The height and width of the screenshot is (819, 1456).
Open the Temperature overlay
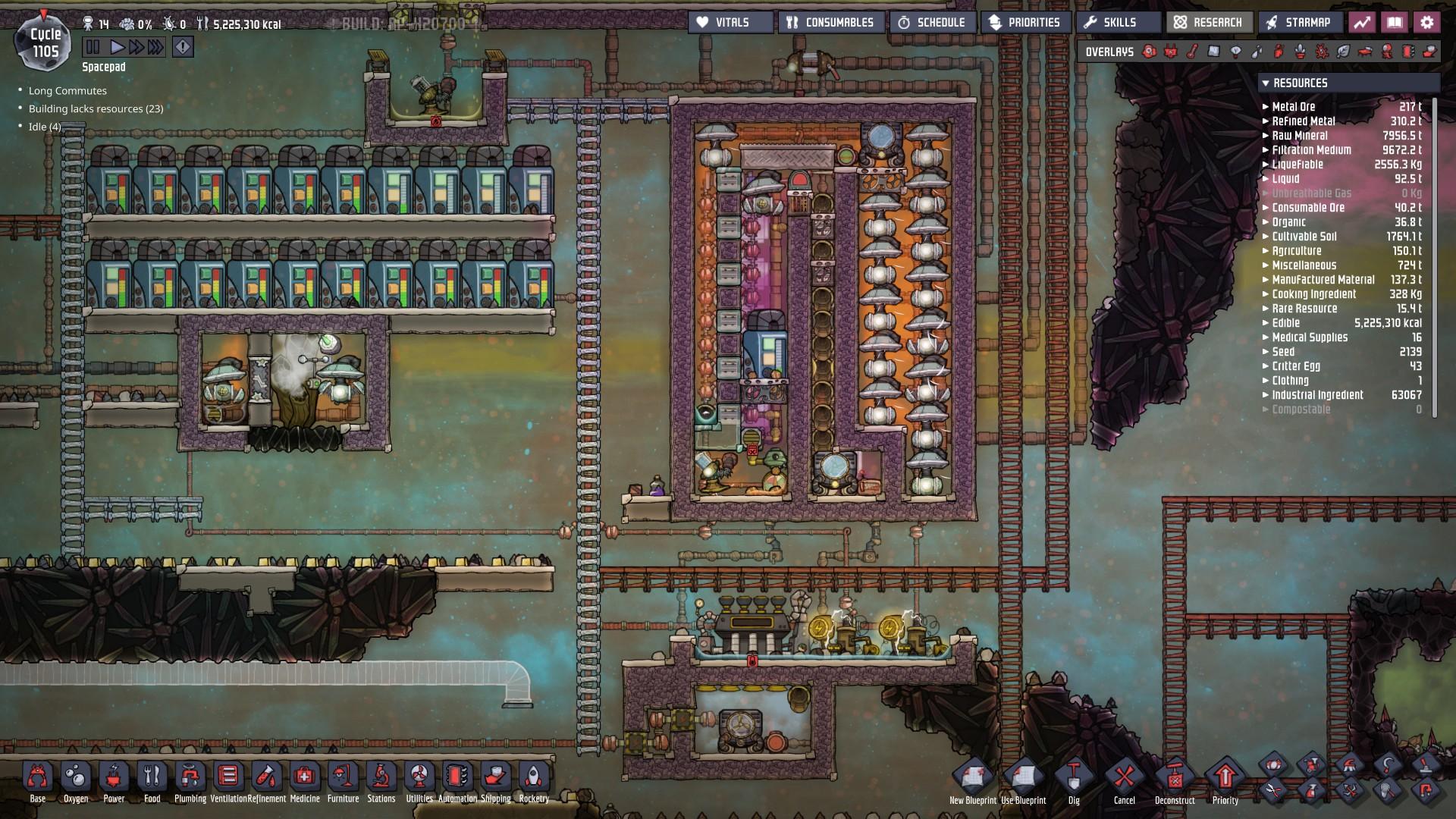coord(1191,52)
